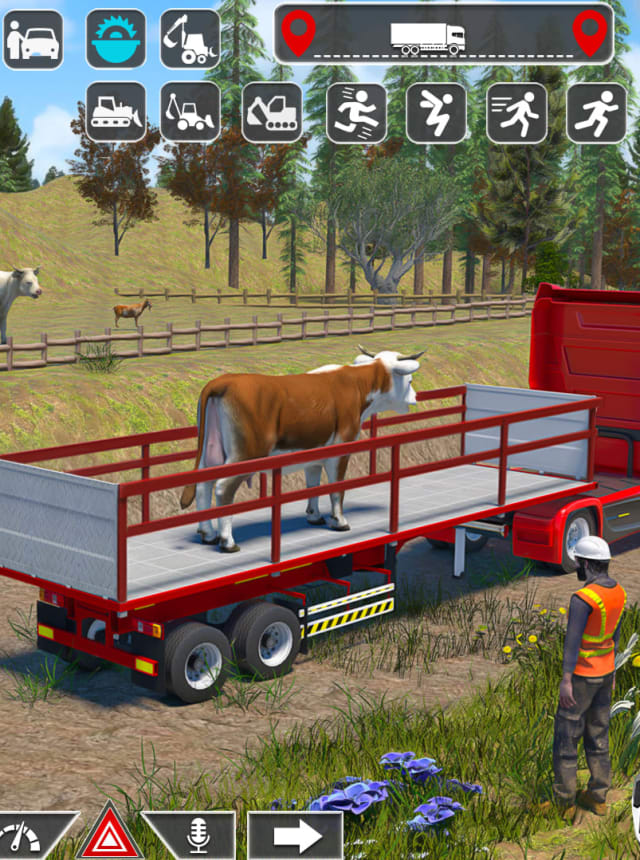Select the circular saw blade icon
This screenshot has height=860, width=640.
point(116,39)
